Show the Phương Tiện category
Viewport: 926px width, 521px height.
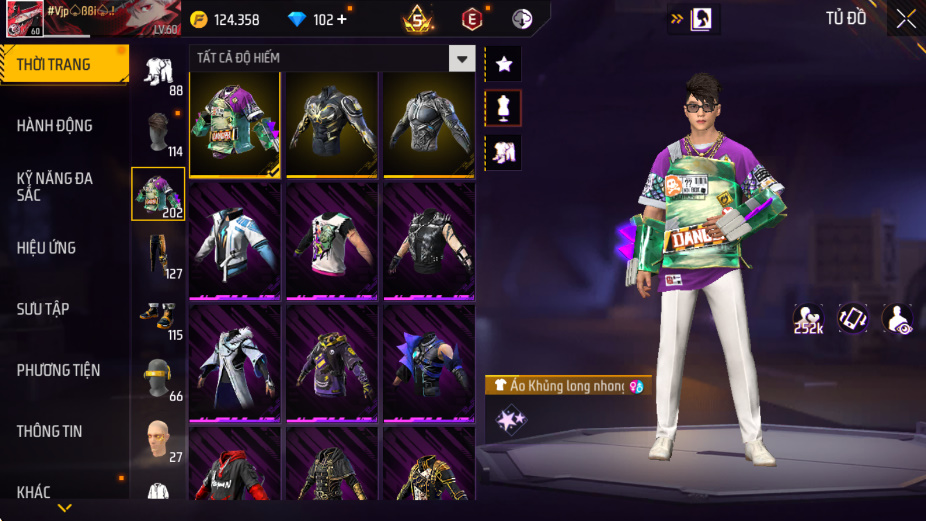click(60, 370)
